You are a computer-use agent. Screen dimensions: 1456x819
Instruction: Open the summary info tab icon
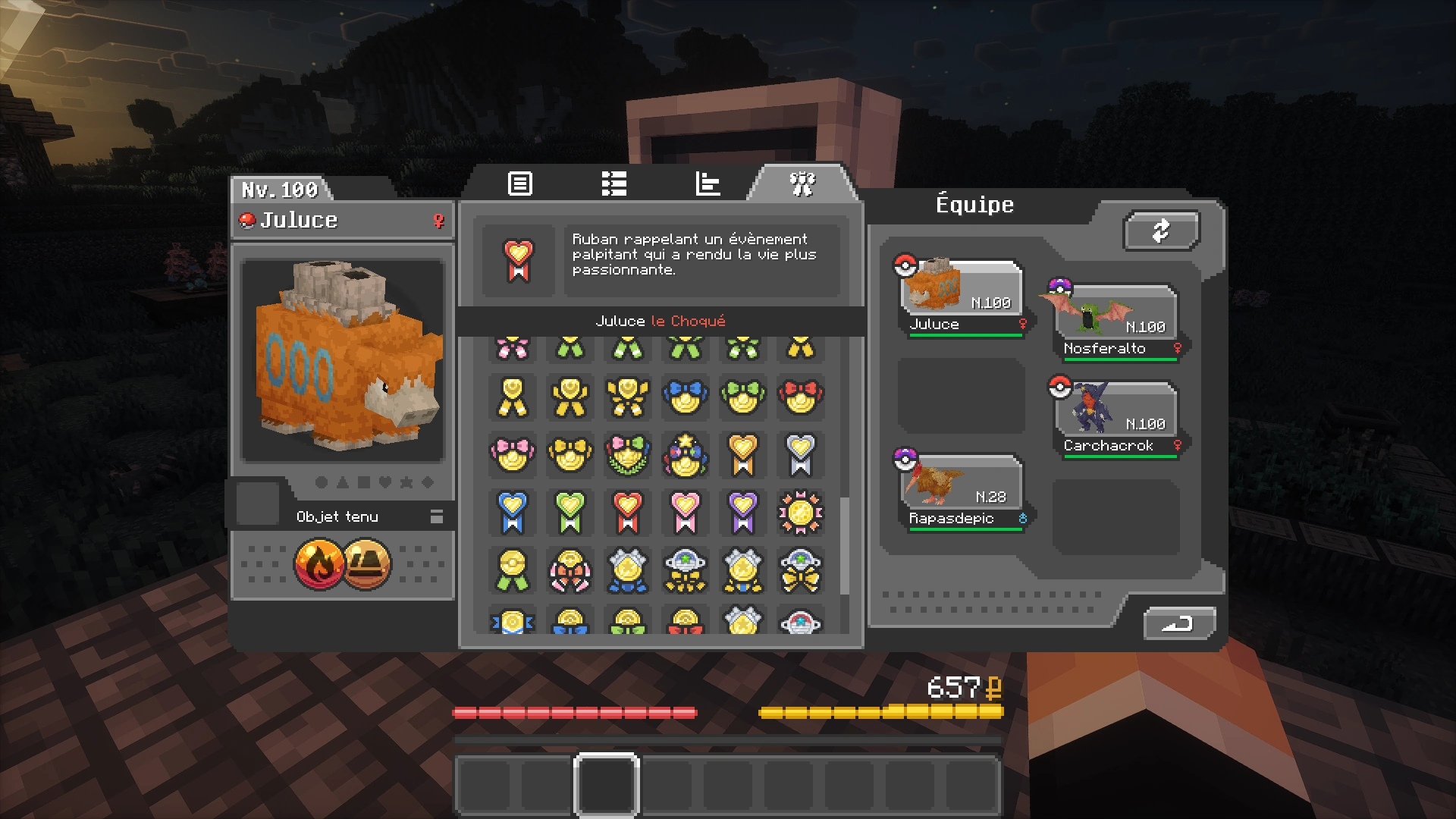(519, 184)
